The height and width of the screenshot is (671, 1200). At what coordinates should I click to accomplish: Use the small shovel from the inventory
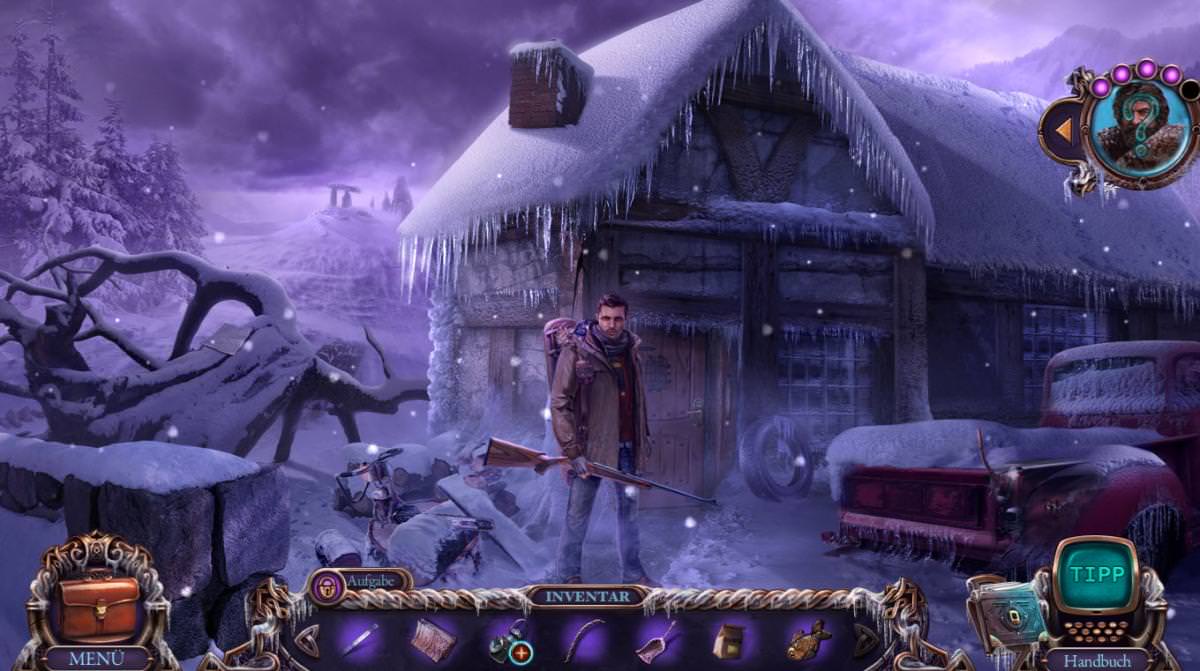click(x=657, y=640)
